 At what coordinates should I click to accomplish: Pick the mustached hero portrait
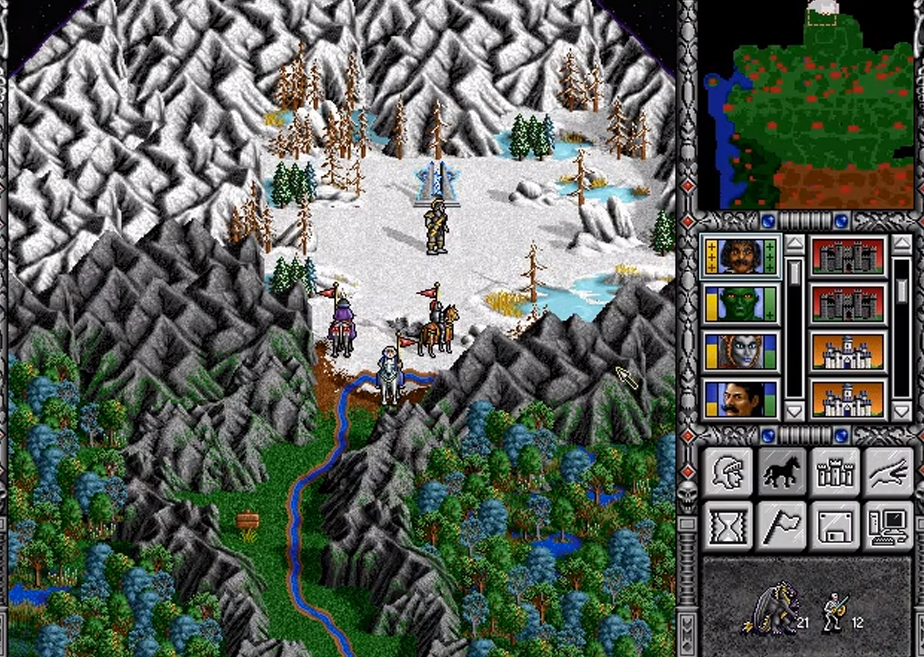pos(740,399)
